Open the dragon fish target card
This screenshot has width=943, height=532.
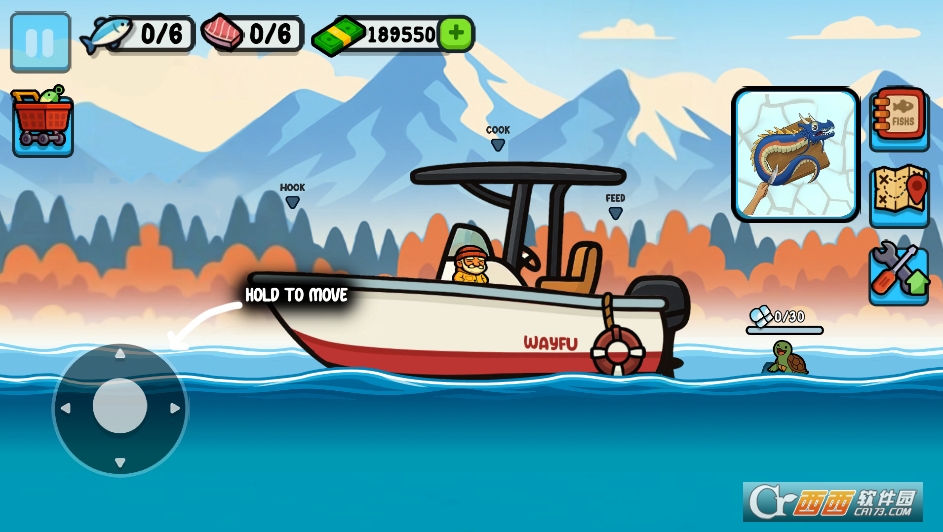click(796, 154)
